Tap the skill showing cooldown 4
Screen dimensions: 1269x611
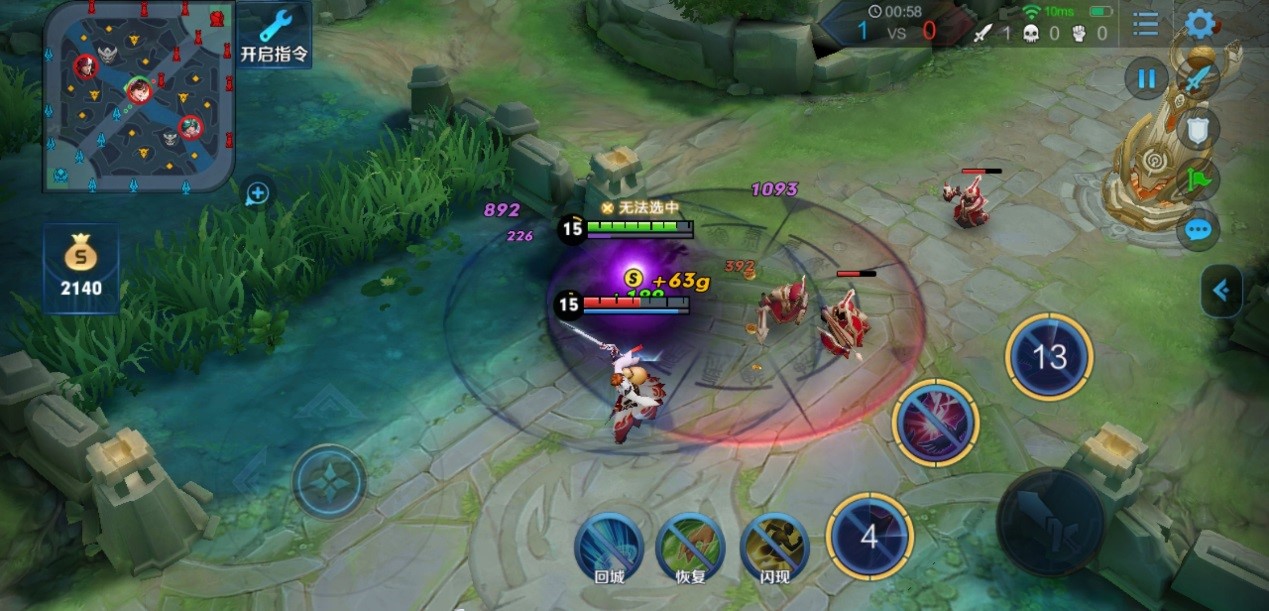tap(869, 537)
